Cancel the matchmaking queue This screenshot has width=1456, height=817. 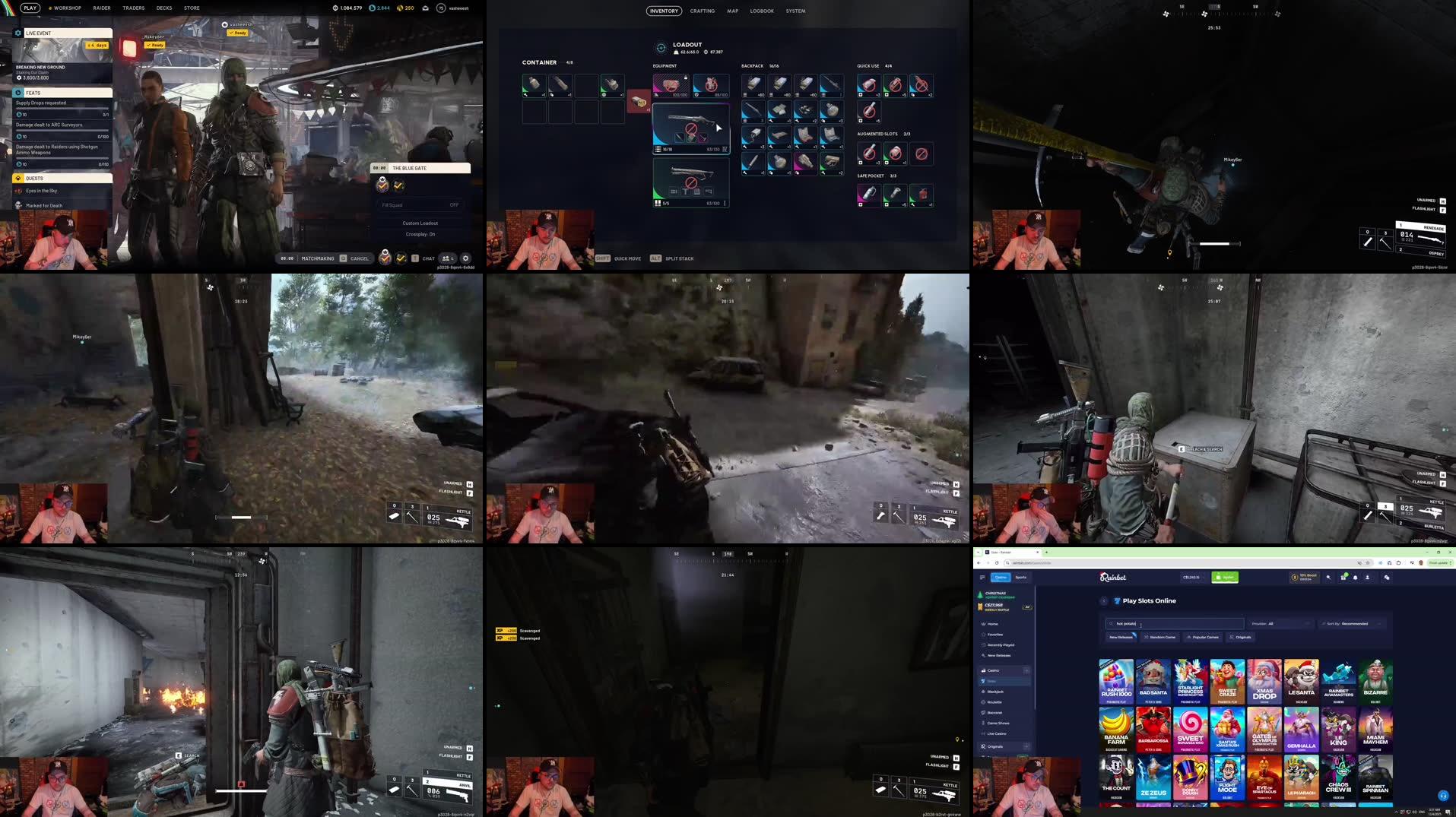click(x=359, y=258)
